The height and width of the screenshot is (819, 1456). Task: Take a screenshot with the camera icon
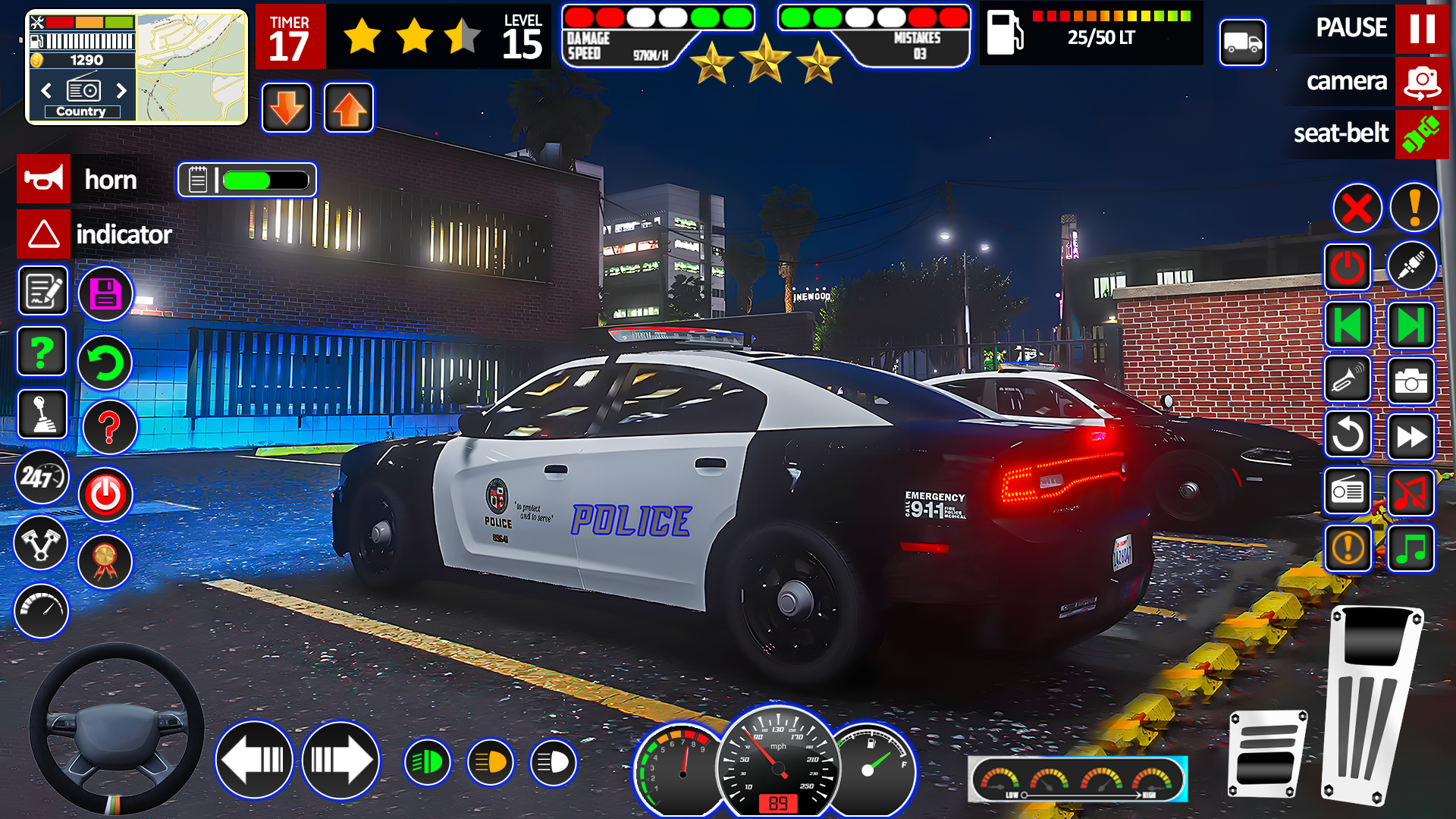(1410, 381)
